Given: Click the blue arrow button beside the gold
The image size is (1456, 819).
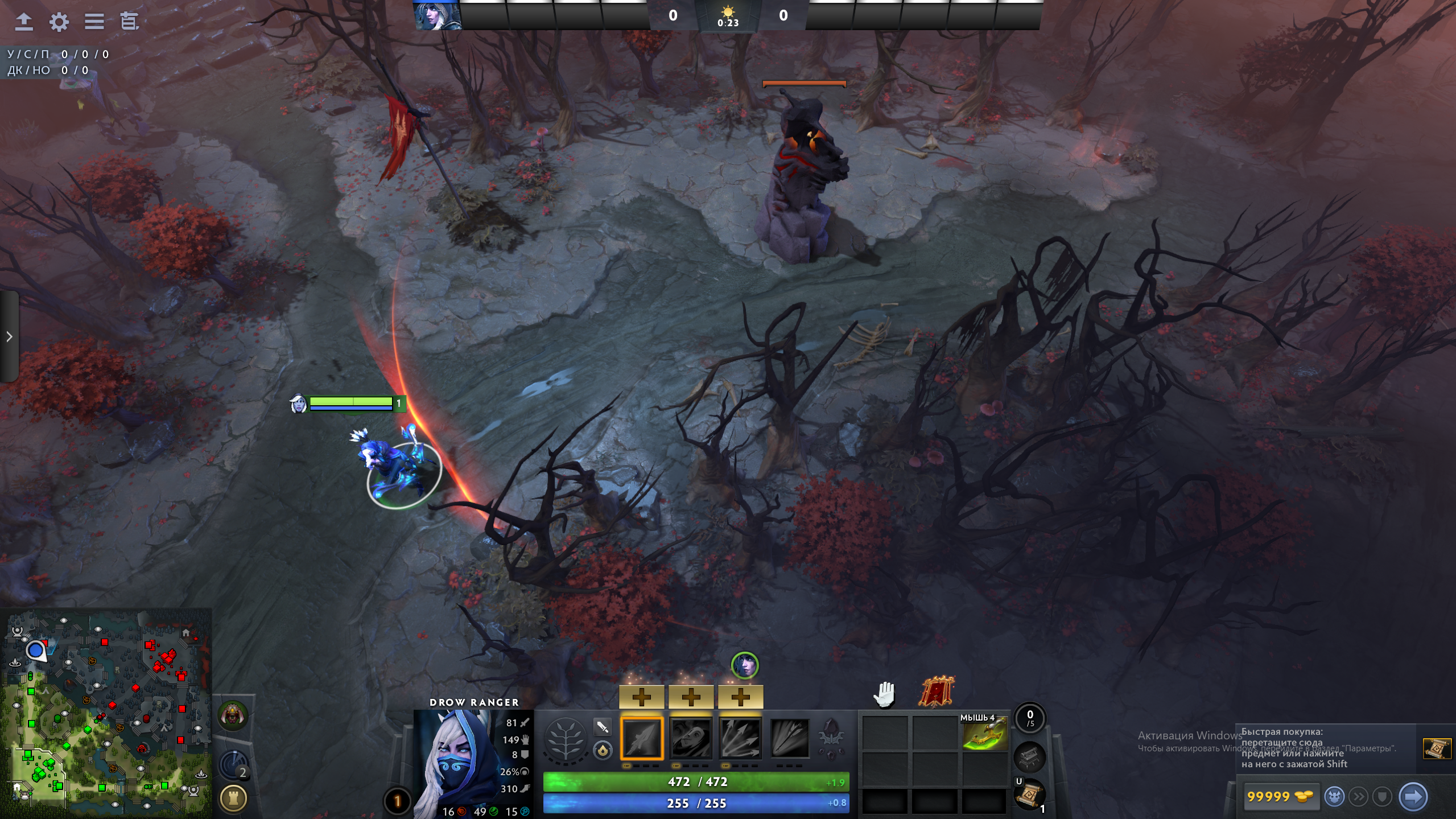Looking at the screenshot, I should point(1413,796).
